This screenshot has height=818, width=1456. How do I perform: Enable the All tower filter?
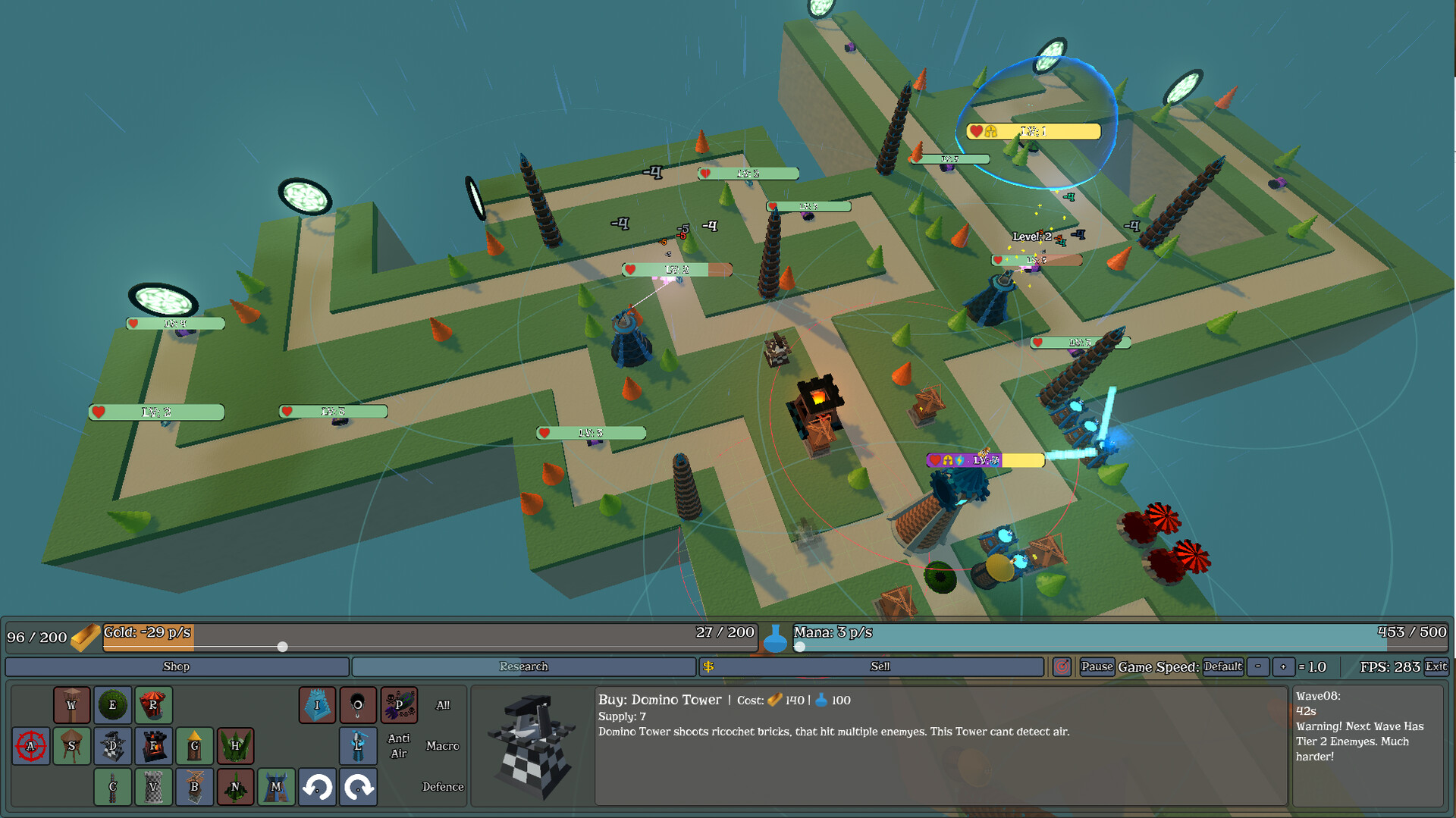(444, 704)
